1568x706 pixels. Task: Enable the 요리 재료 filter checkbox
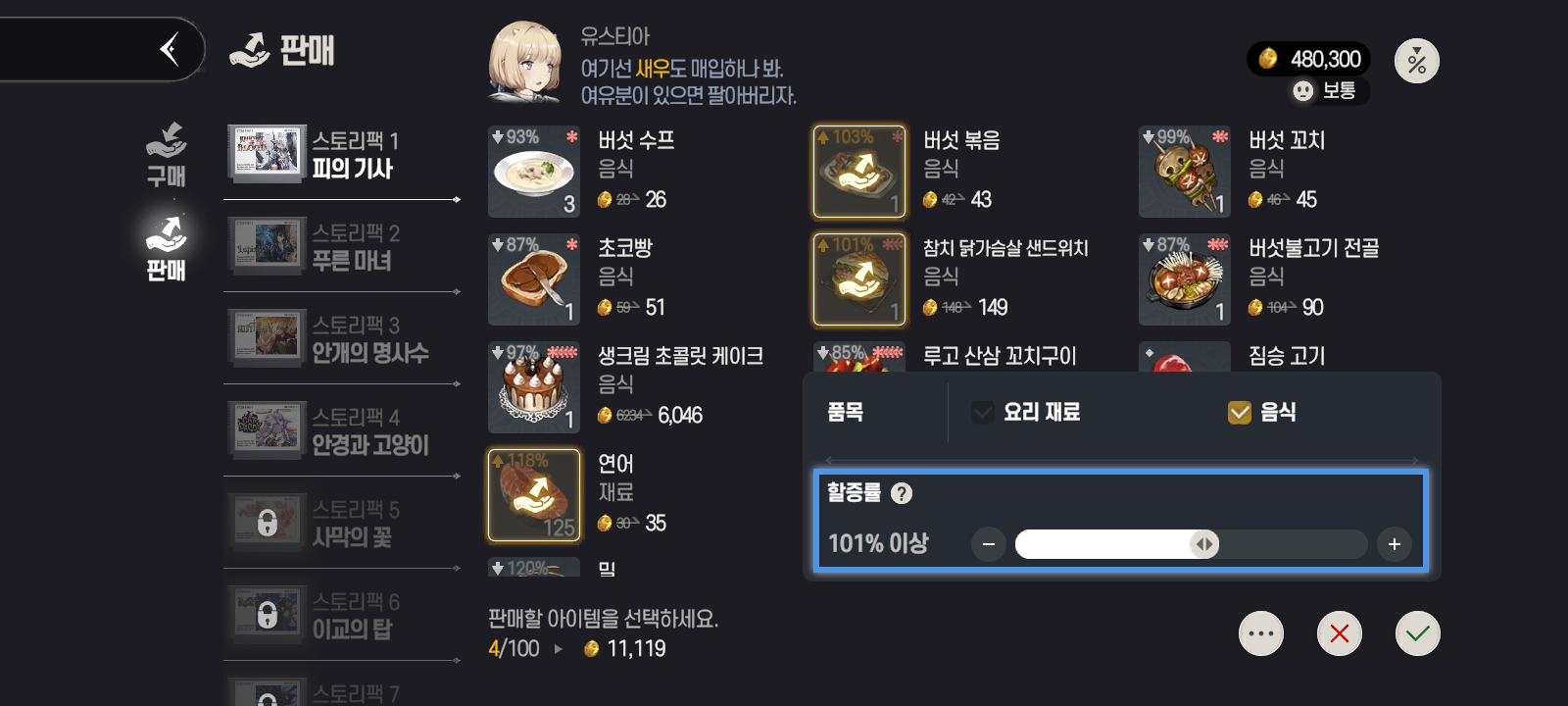pyautogui.click(x=983, y=412)
